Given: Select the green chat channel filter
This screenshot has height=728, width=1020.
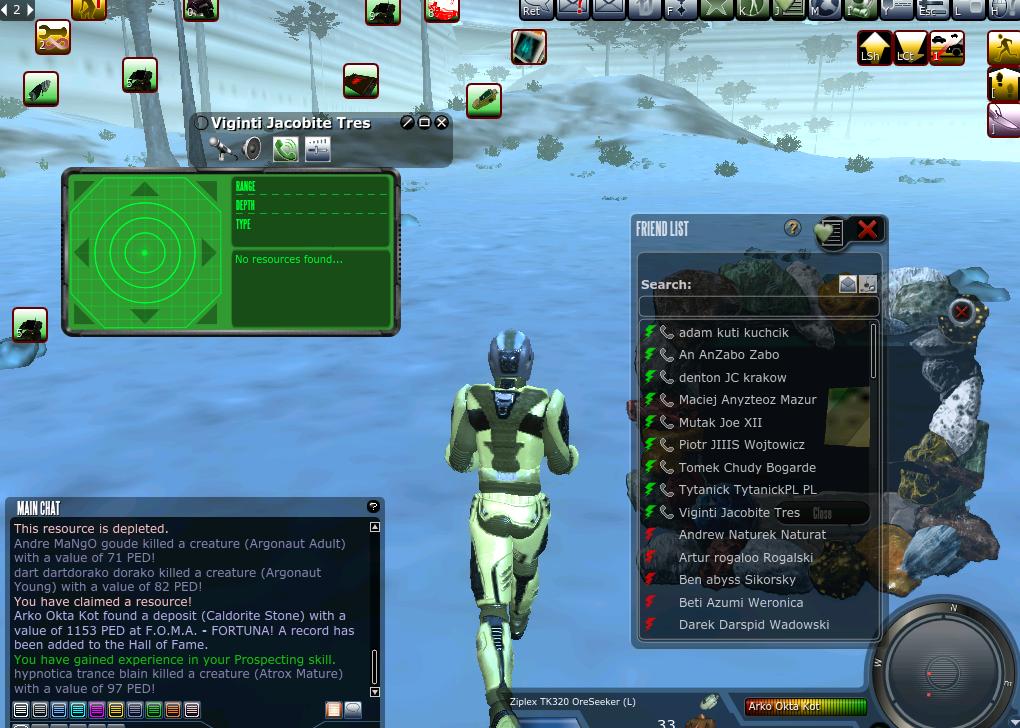Looking at the screenshot, I should 154,710.
